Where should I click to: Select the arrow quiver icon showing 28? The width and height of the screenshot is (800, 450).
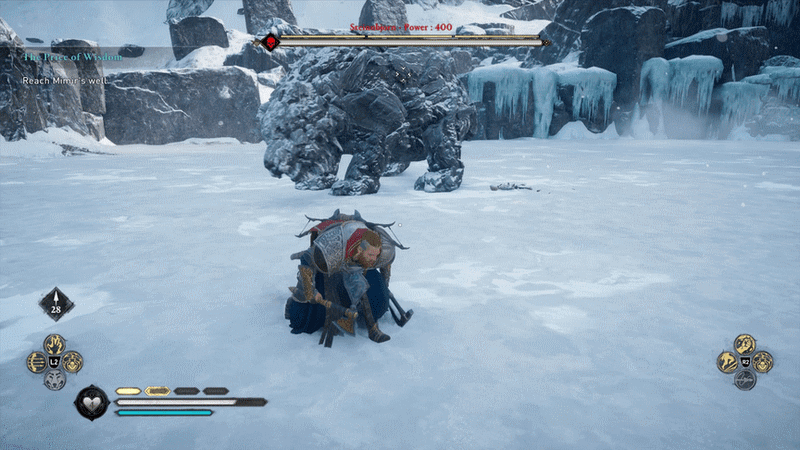point(56,303)
